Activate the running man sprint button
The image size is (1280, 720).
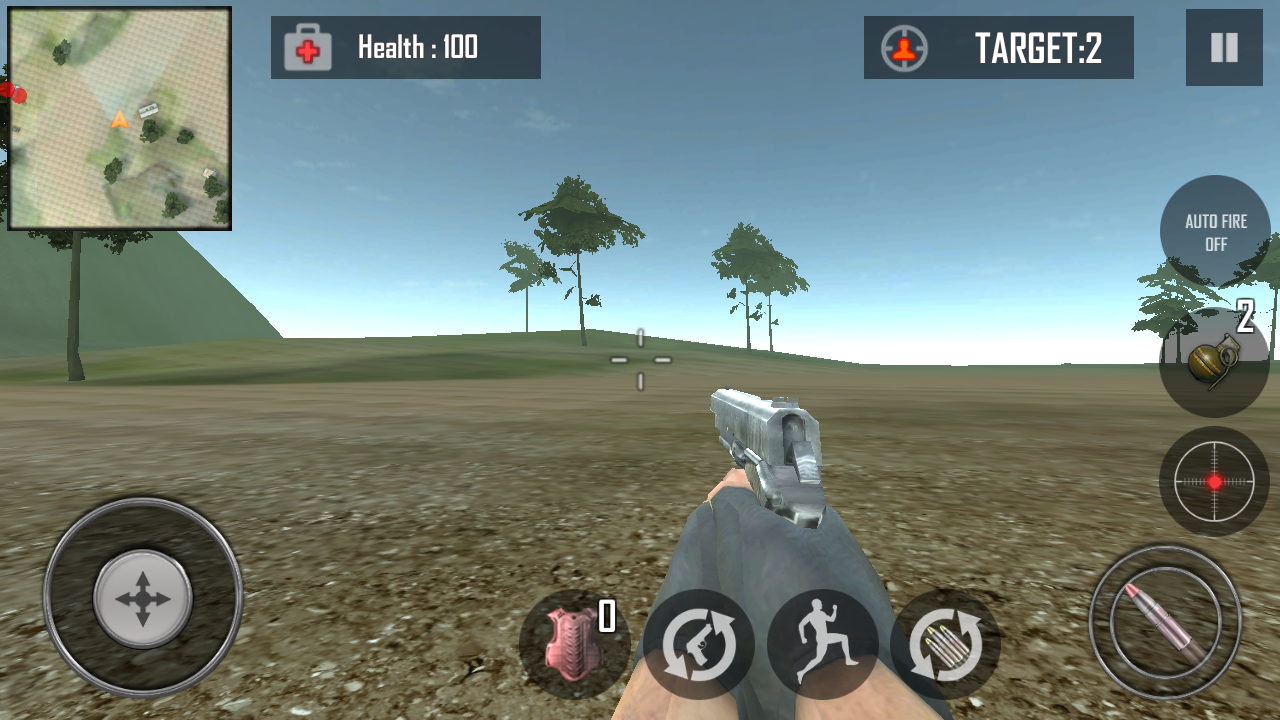click(x=822, y=645)
